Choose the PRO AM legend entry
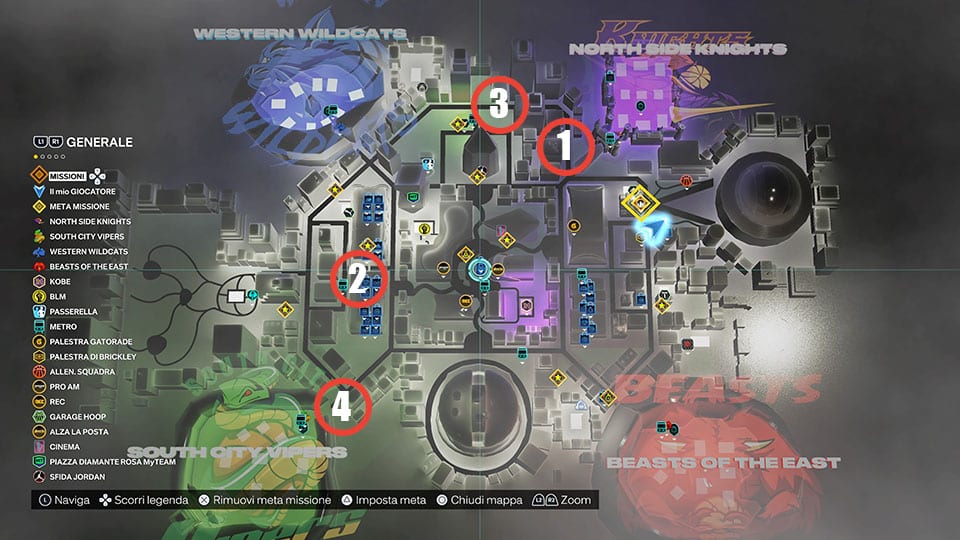The image size is (960, 540). [x=65, y=386]
